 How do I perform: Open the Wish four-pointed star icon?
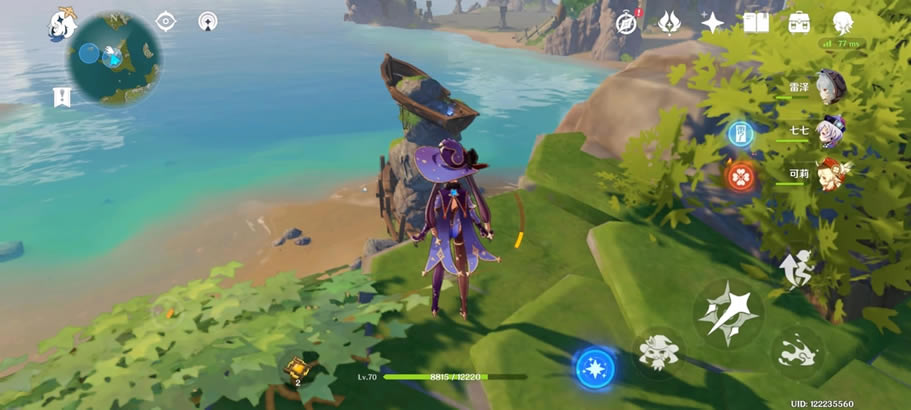713,22
